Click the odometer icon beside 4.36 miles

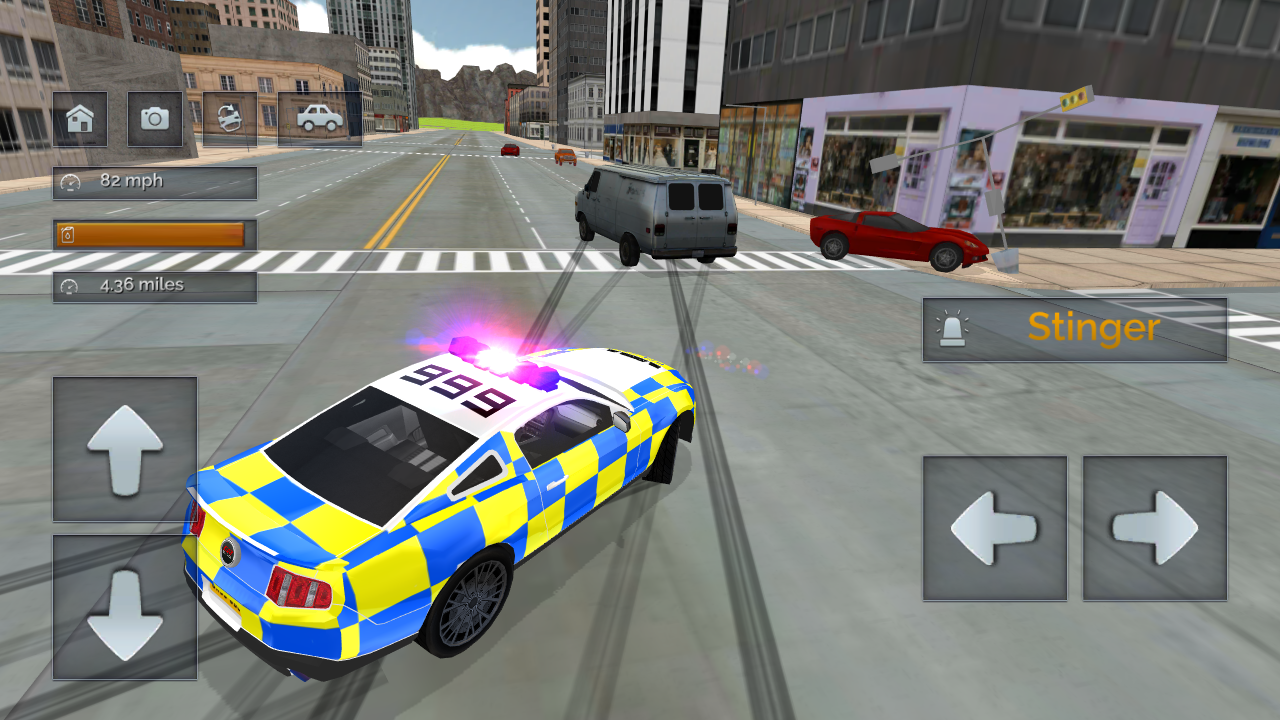coord(68,285)
